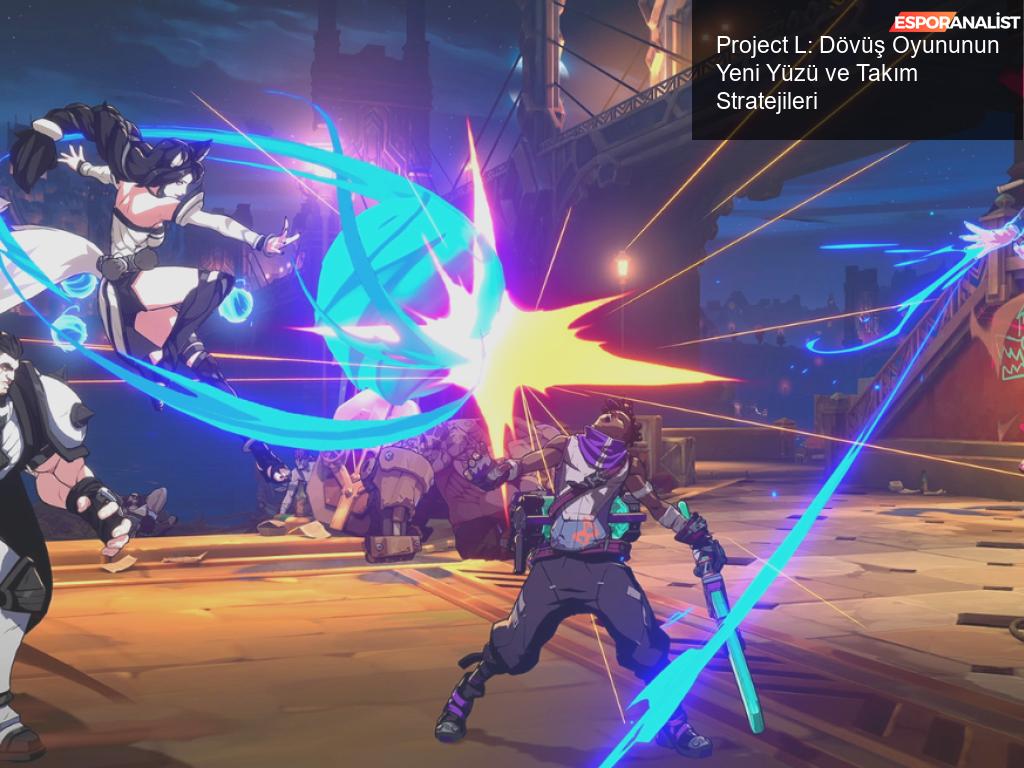Click the ESPORANALIST logo
The width and height of the screenshot is (1024, 768).
coord(955,22)
